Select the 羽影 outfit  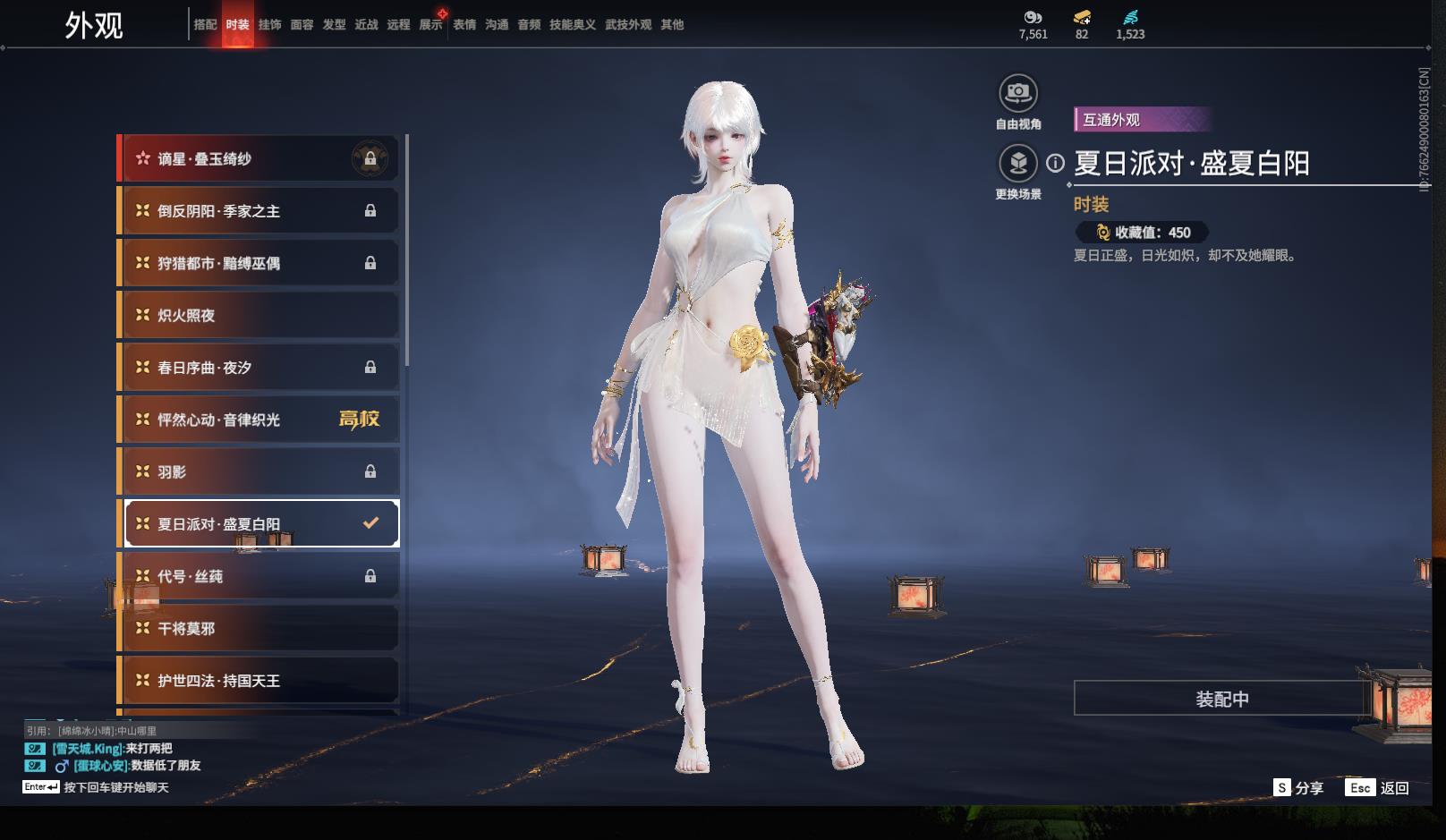click(259, 471)
